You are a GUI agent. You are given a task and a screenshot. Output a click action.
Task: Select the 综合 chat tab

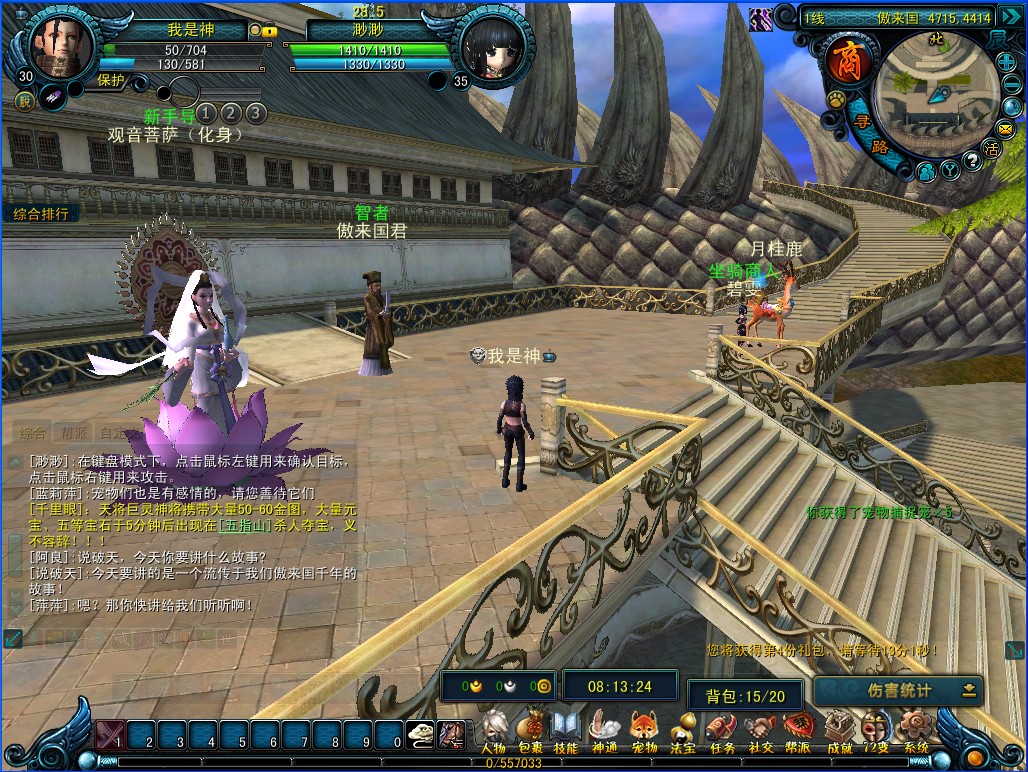[x=32, y=433]
